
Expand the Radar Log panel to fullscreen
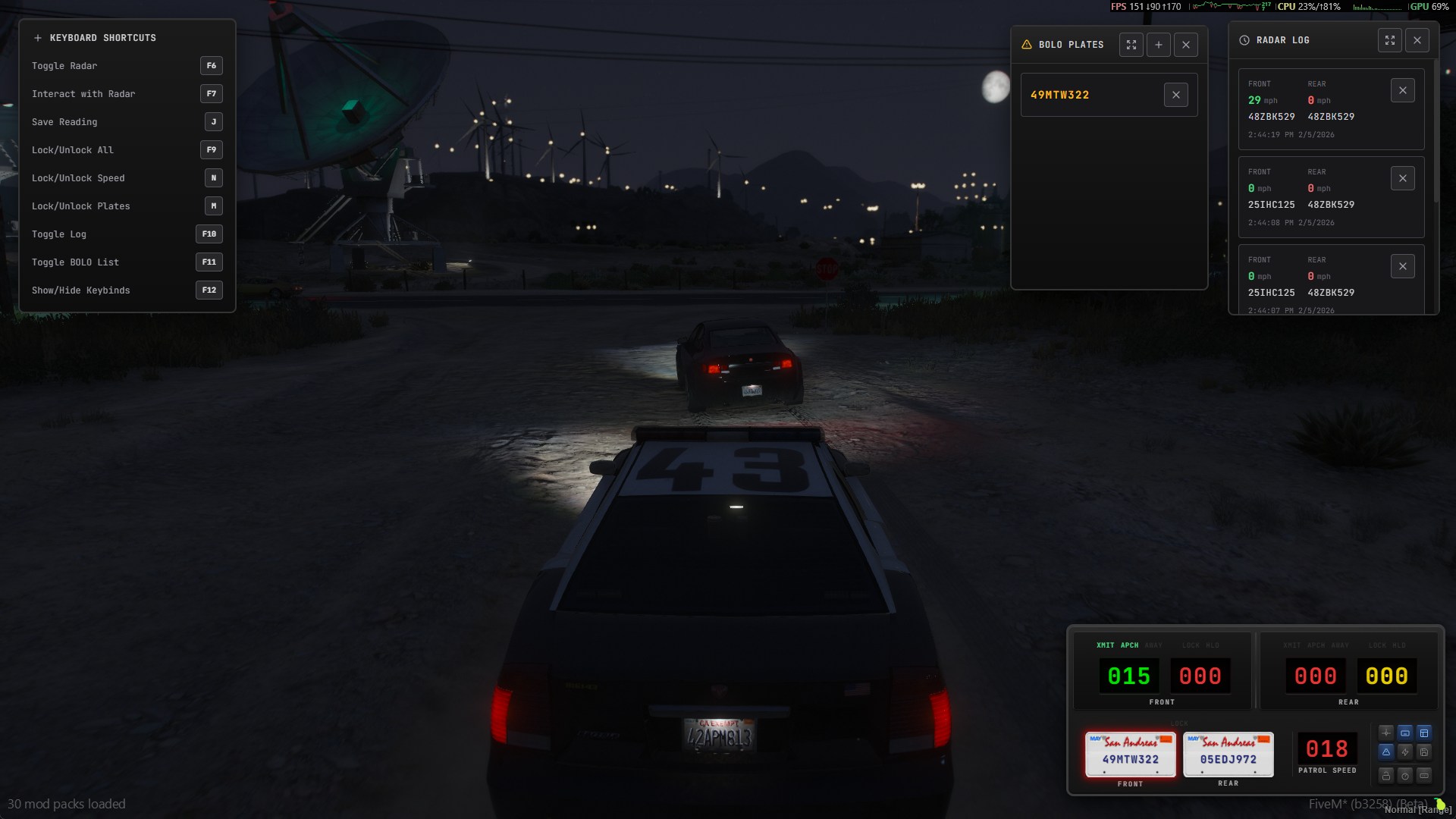[1390, 40]
